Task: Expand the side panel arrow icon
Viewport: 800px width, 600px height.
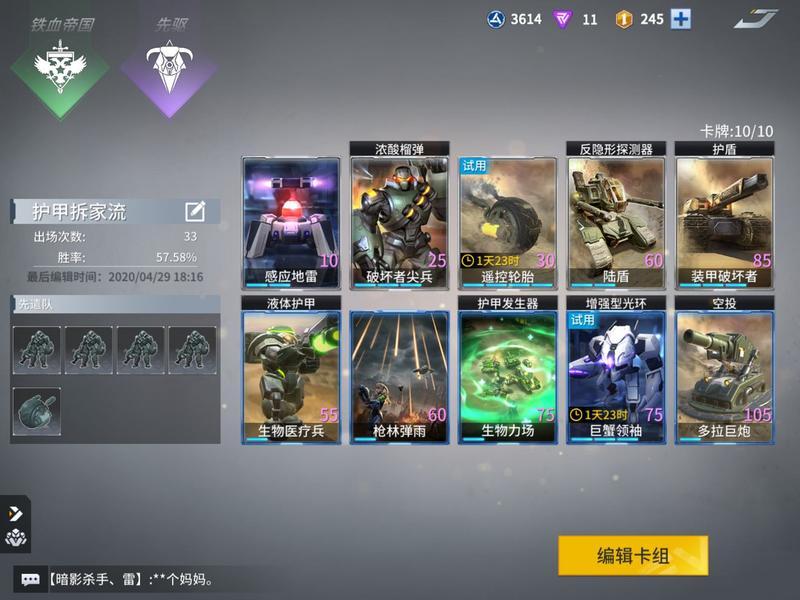Action: (x=15, y=513)
